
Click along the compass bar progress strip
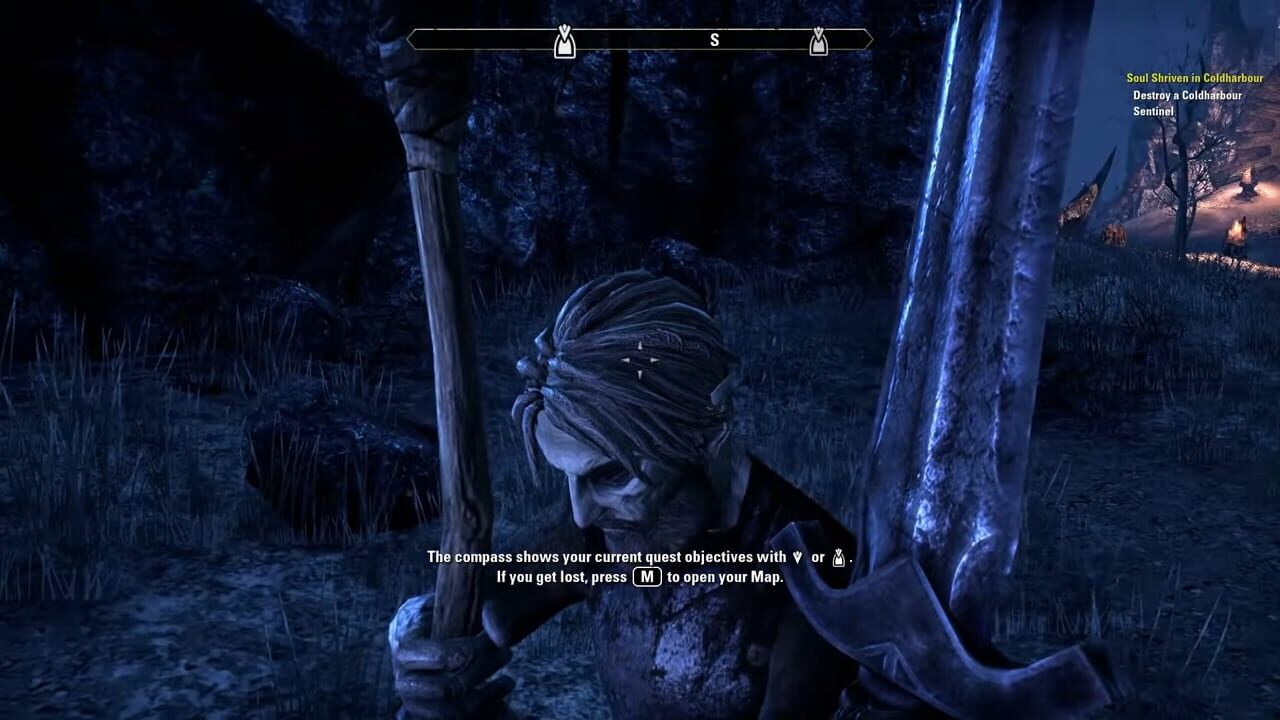coord(660,40)
